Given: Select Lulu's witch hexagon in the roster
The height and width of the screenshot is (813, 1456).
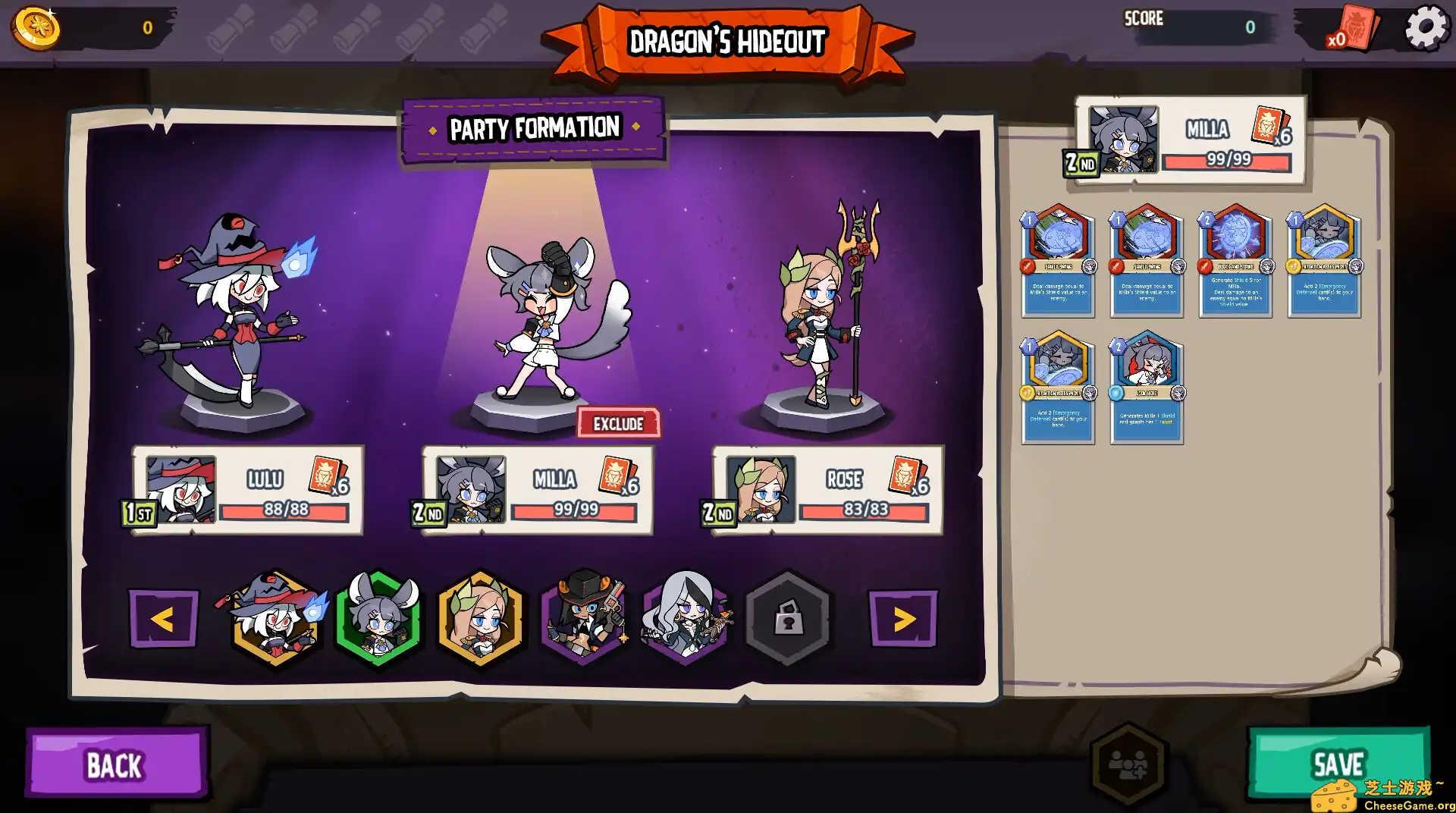Looking at the screenshot, I should (x=273, y=620).
